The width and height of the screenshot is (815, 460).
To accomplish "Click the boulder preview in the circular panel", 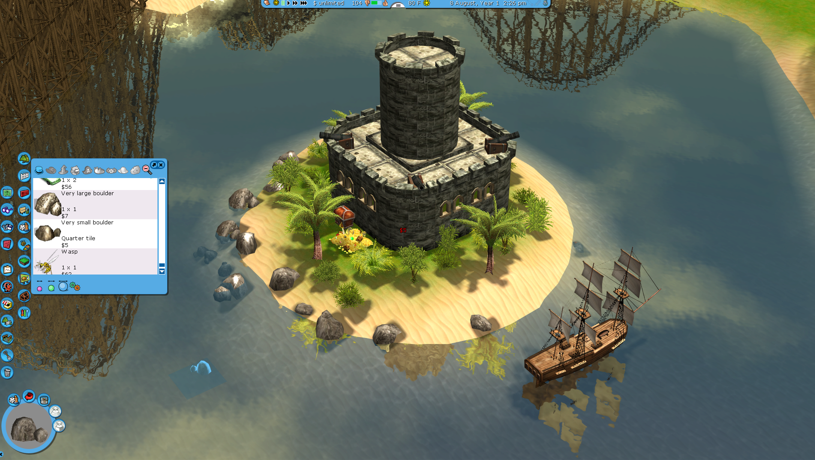I will click(27, 430).
